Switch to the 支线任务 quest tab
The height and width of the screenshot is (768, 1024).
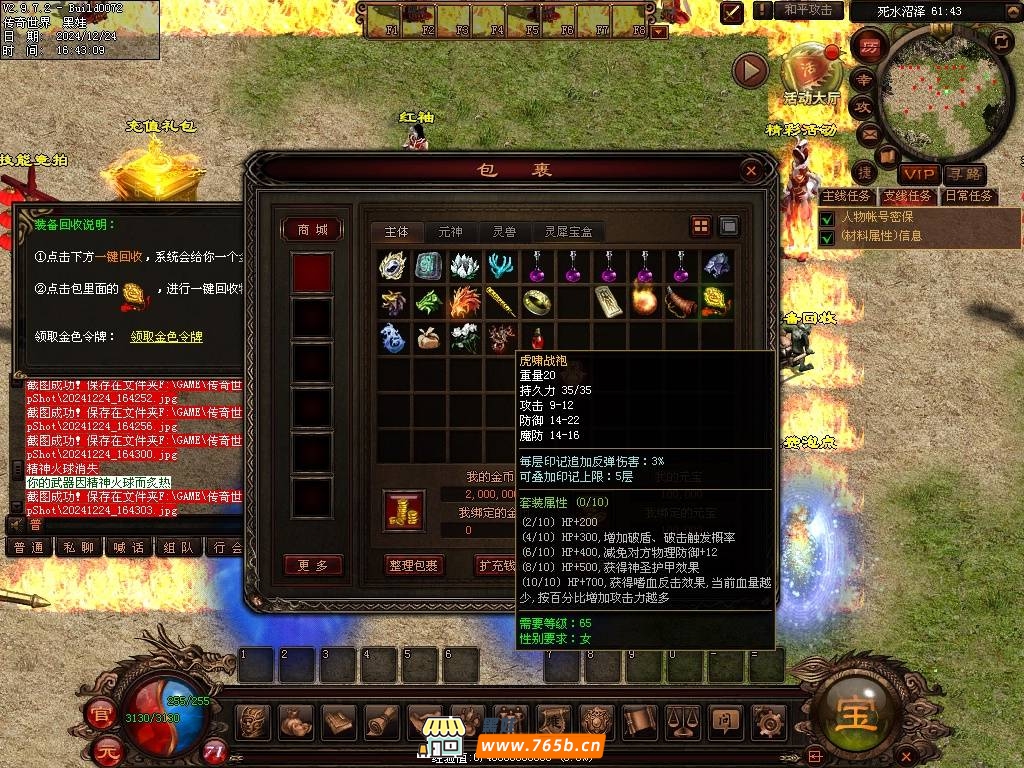(907, 196)
